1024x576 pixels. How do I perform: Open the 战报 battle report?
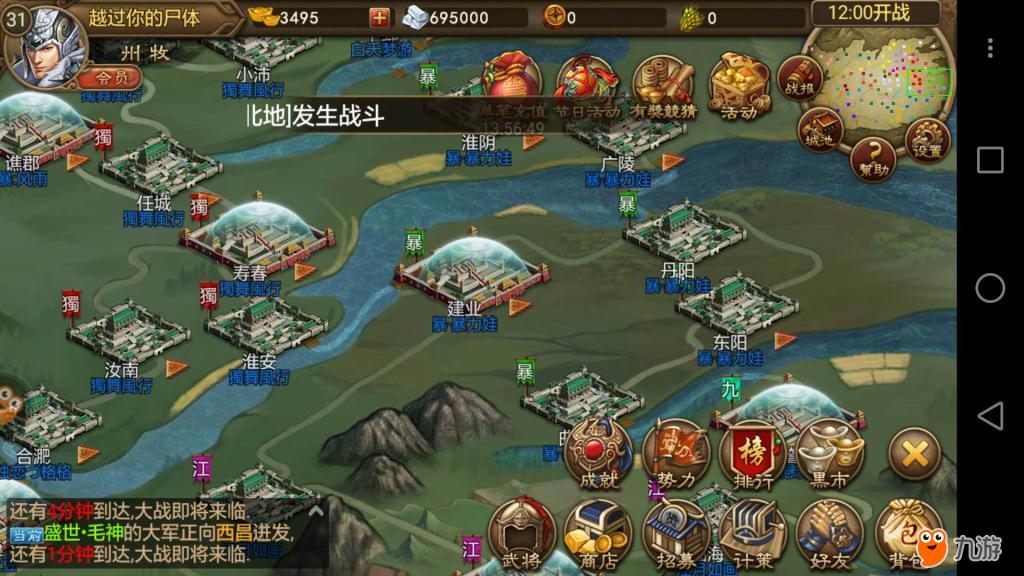pos(801,77)
